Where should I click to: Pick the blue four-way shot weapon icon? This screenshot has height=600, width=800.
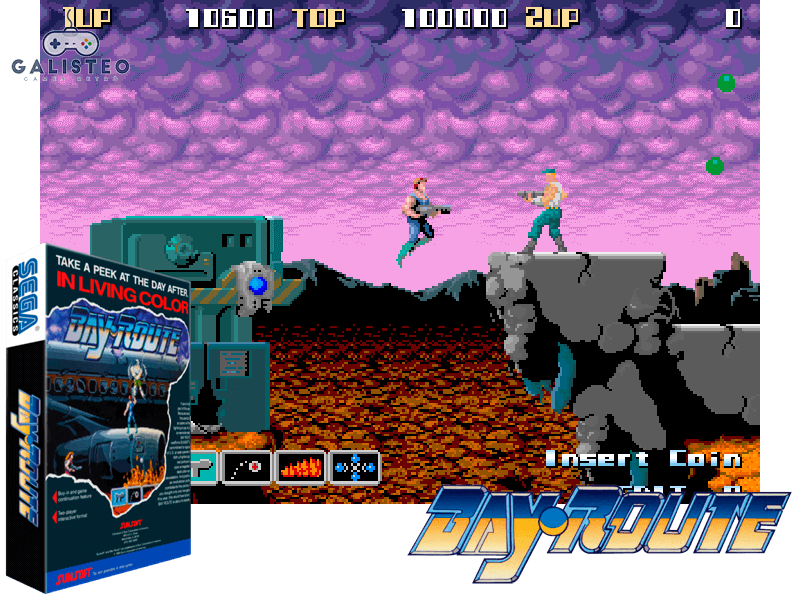tap(355, 466)
